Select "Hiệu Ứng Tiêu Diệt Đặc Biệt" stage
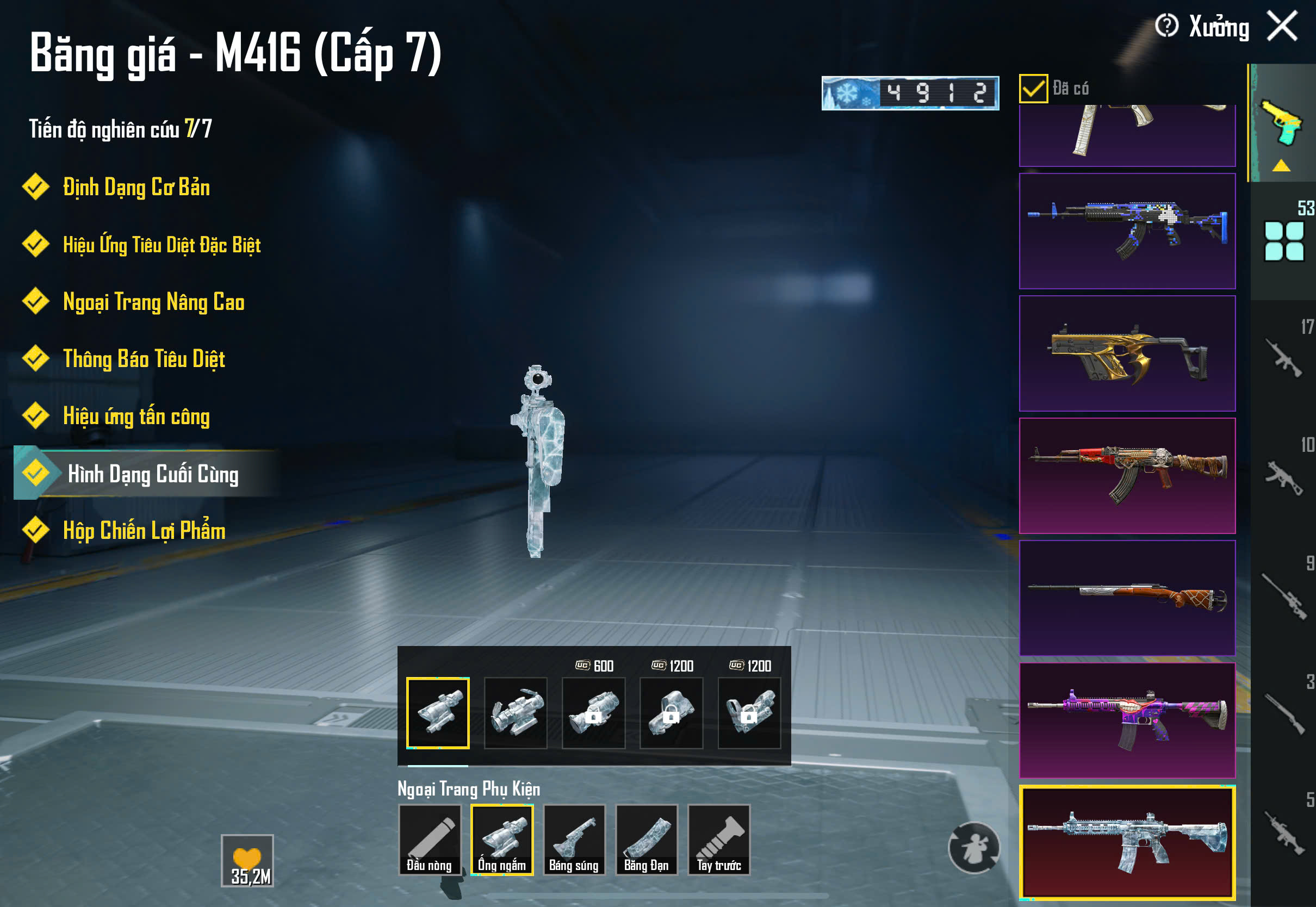The height and width of the screenshot is (907, 1316). (x=162, y=245)
